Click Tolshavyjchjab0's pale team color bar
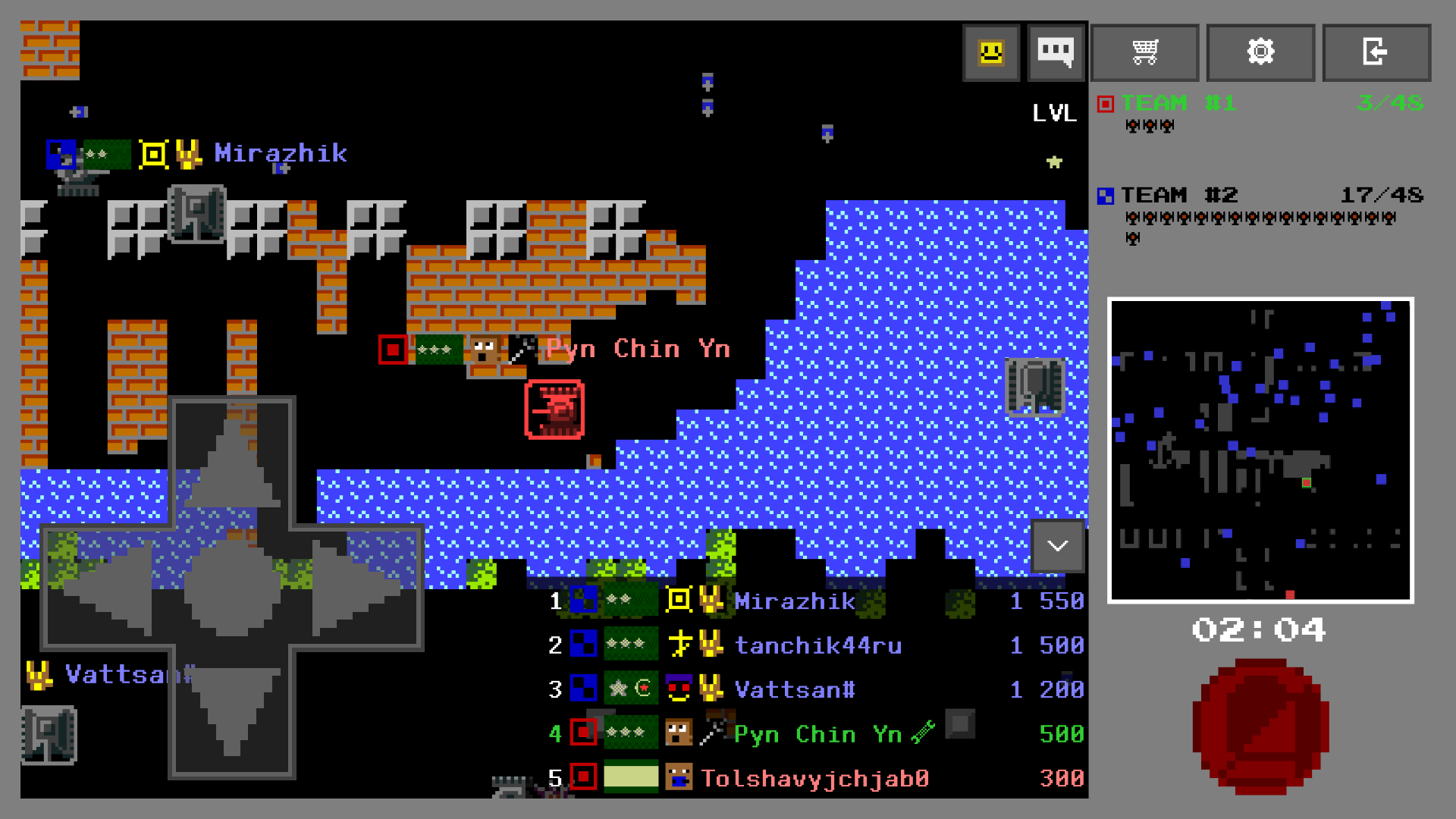 point(630,777)
